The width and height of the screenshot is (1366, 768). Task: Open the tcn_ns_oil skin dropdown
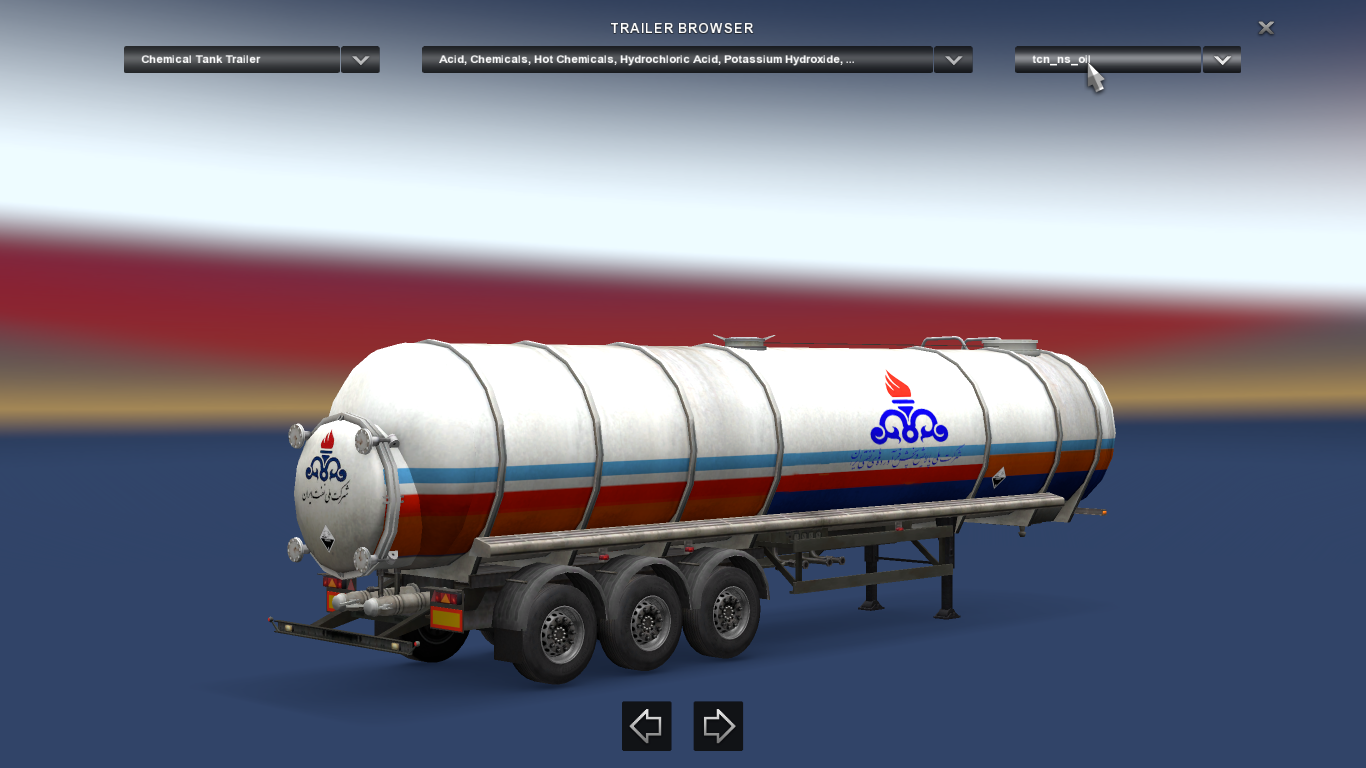[1107, 60]
